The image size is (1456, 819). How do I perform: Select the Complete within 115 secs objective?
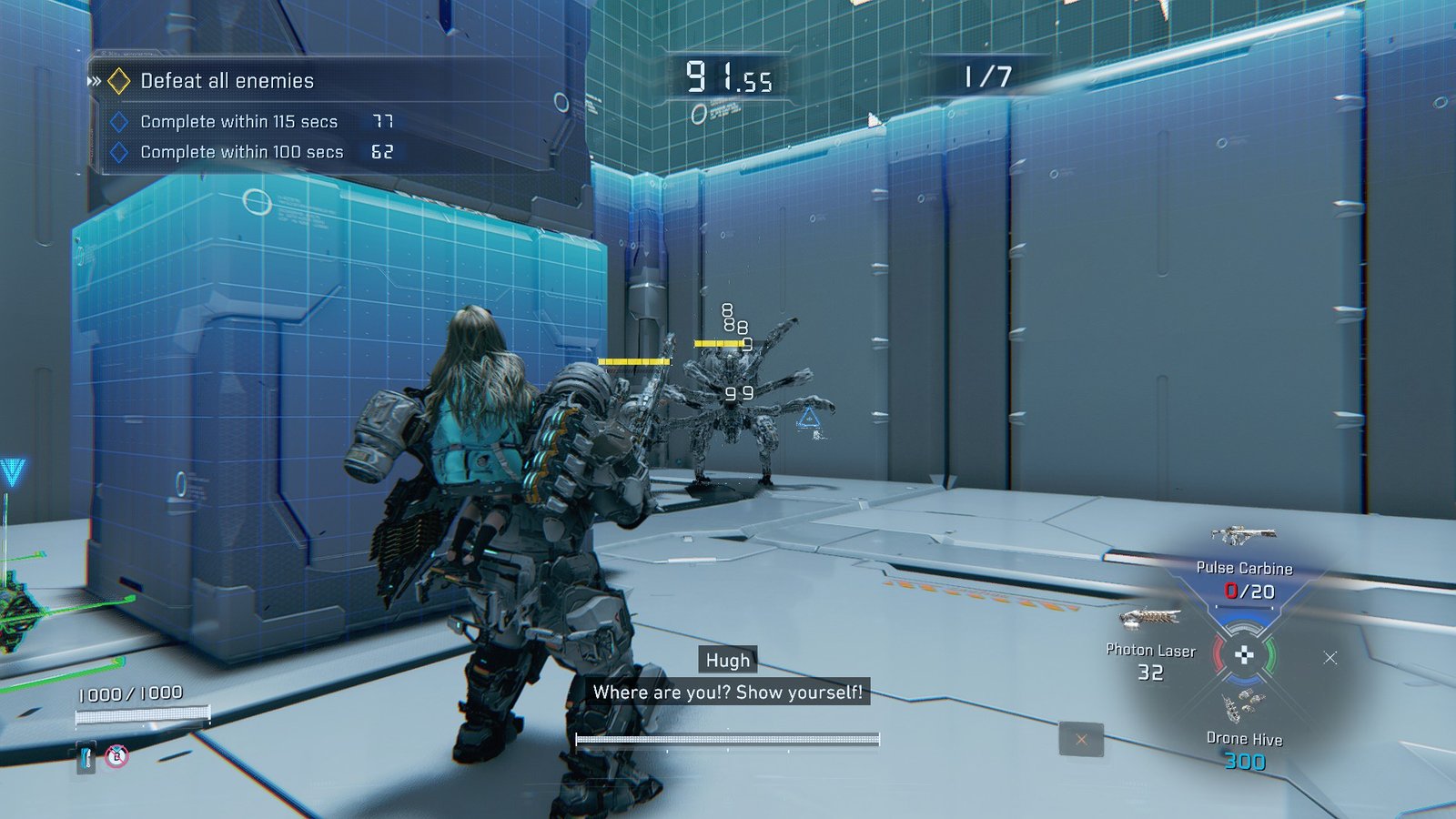point(238,122)
